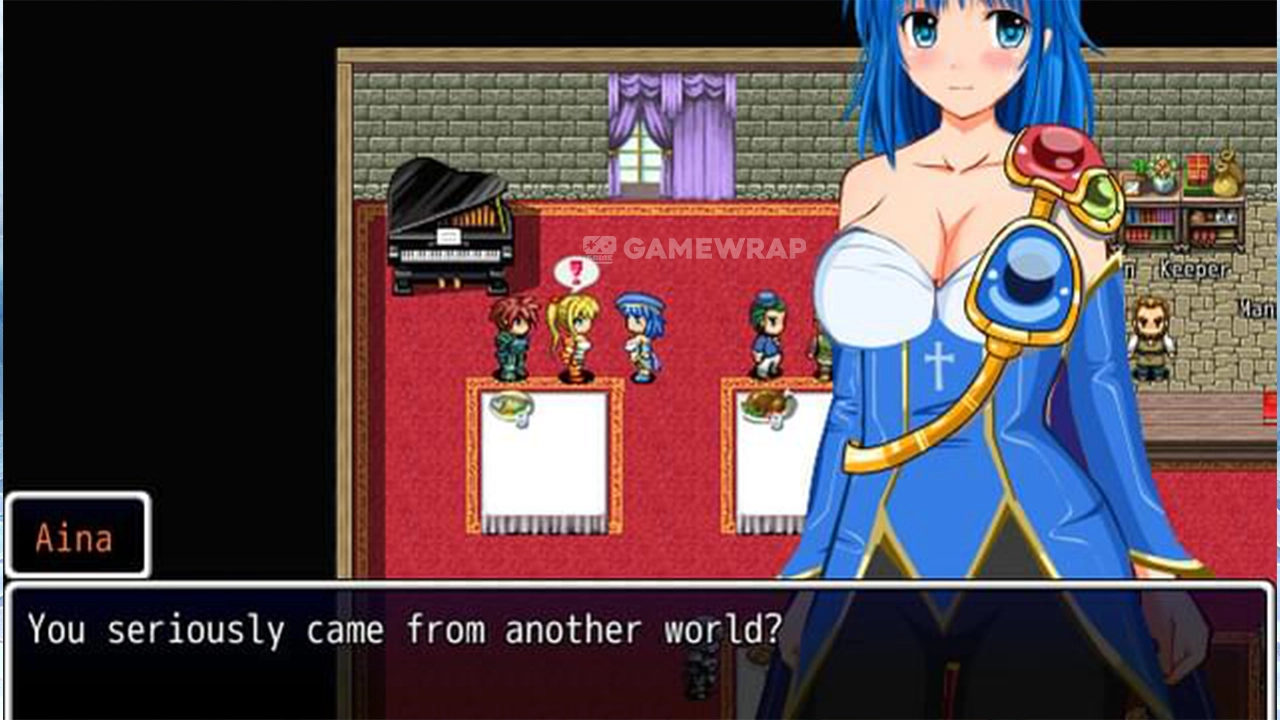This screenshot has width=1280, height=720.
Task: Advance the 'You seriously came from another world?' dialogue box
Action: [x=640, y=650]
